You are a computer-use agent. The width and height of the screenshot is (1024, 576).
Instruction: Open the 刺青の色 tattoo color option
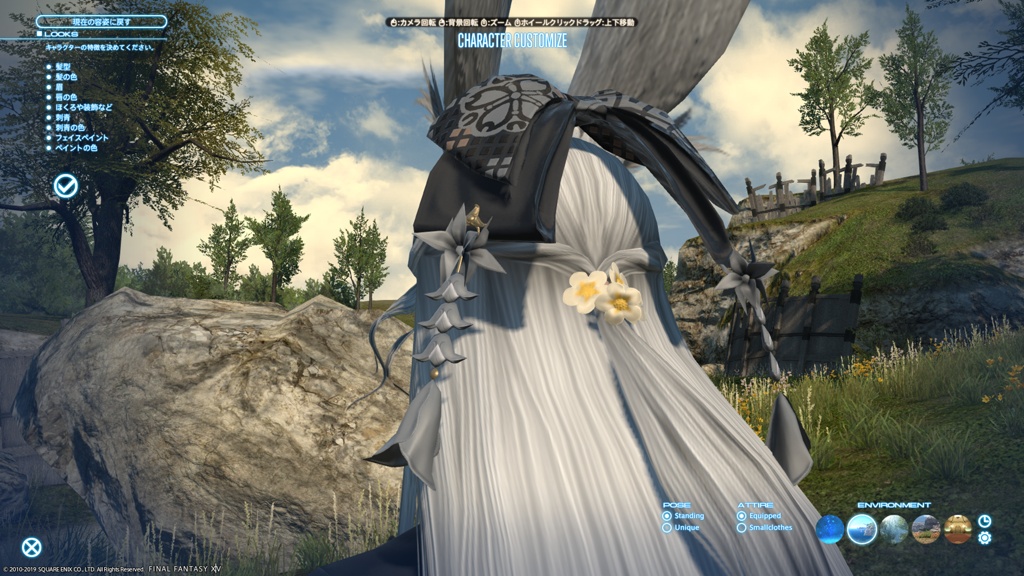[69, 127]
